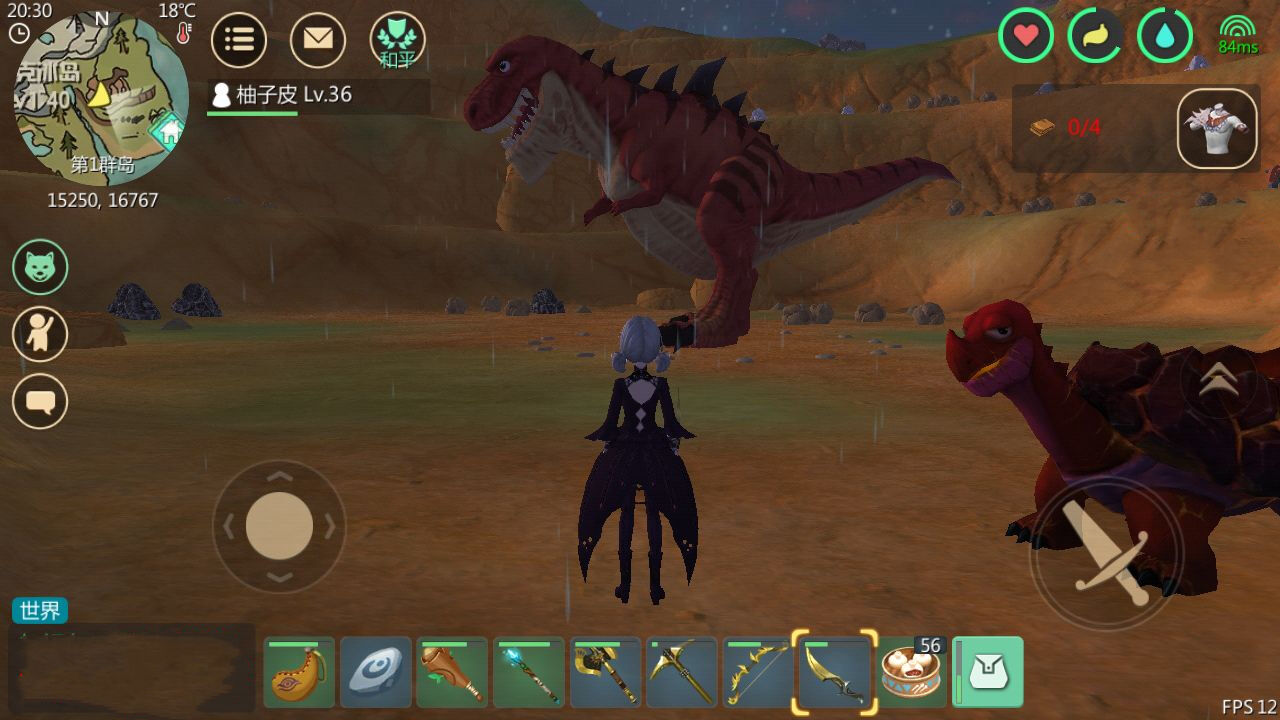Image resolution: width=1280 pixels, height=720 pixels.
Task: Toggle the 和平 peace mode icon
Action: click(x=397, y=40)
